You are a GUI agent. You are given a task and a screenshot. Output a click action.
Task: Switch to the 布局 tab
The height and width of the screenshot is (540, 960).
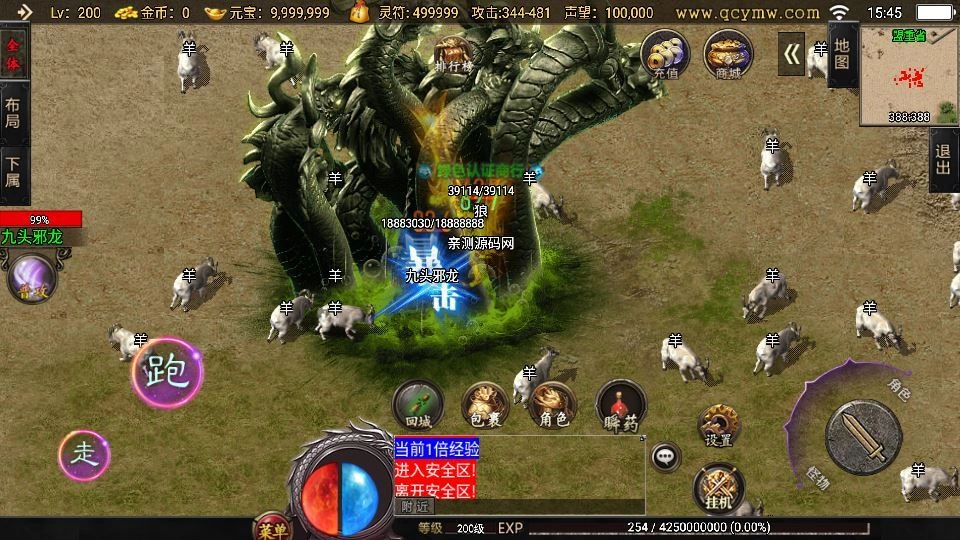(x=14, y=112)
